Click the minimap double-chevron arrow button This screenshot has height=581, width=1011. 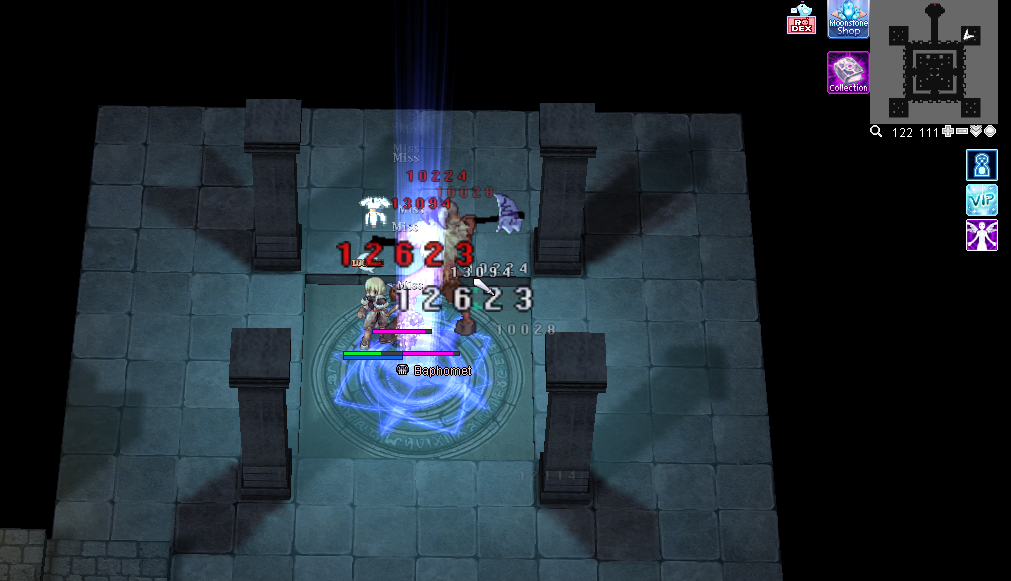point(976,132)
